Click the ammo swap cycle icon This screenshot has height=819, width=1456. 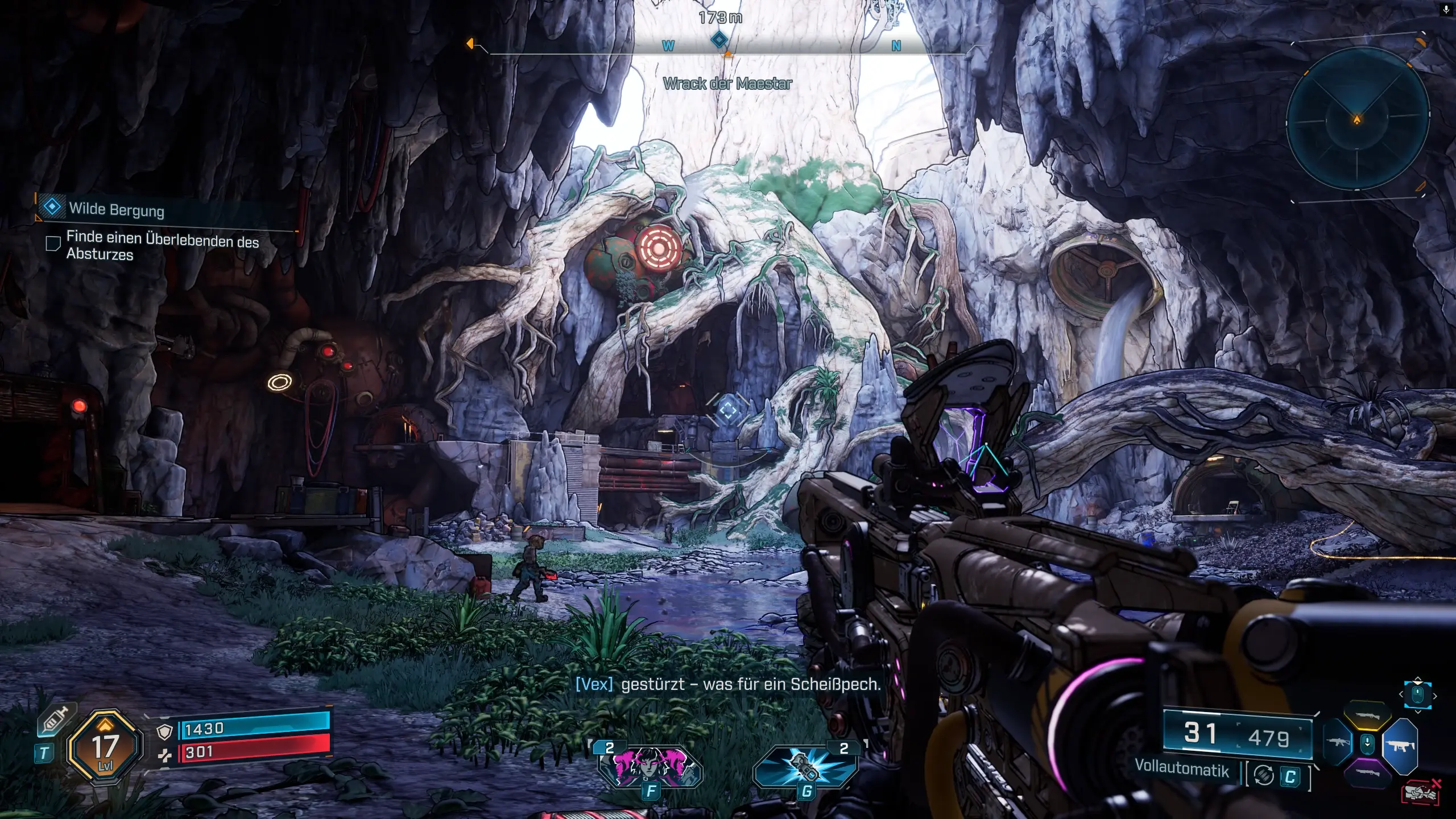1264,775
